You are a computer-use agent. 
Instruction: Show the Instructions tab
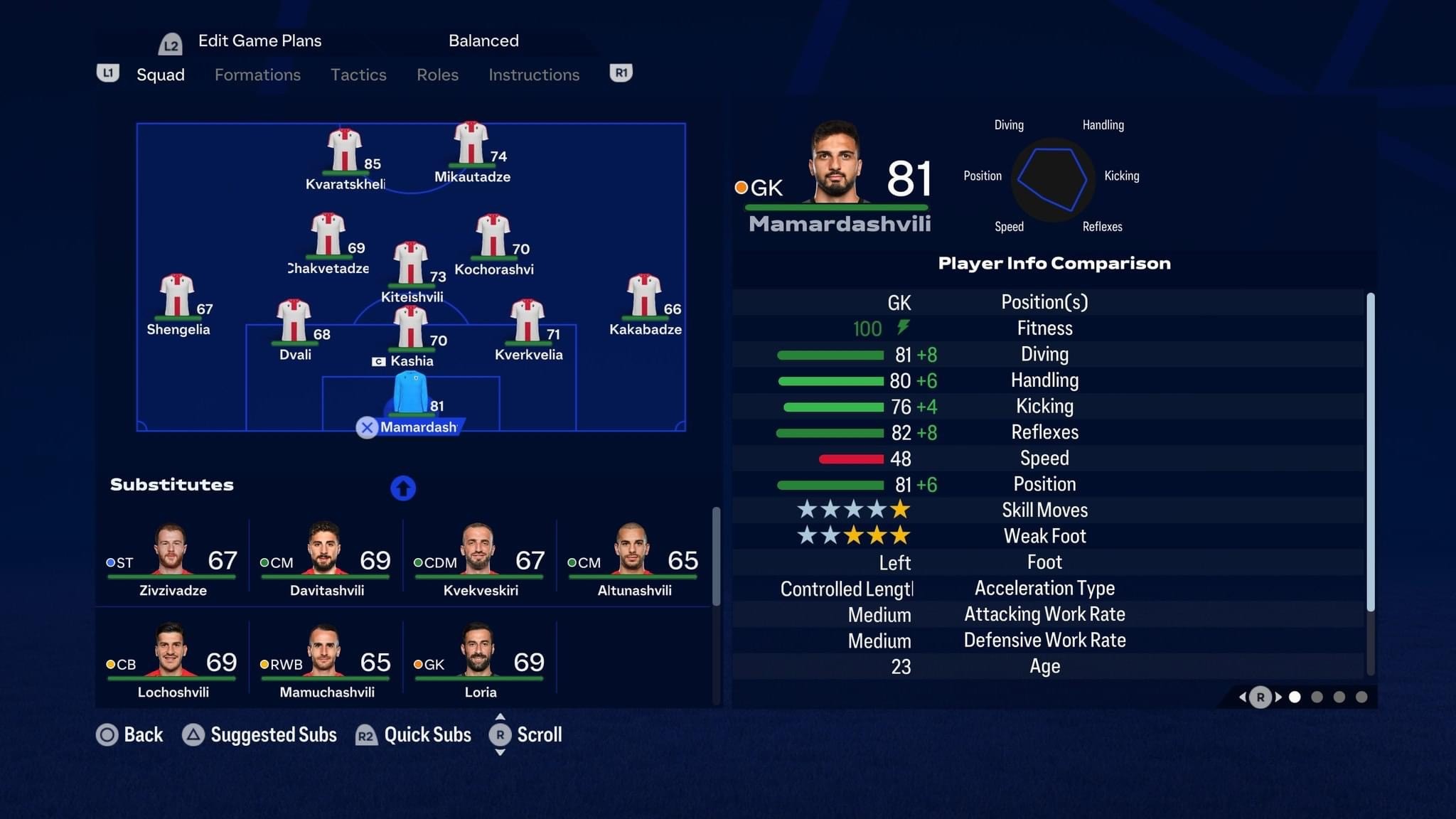click(534, 75)
